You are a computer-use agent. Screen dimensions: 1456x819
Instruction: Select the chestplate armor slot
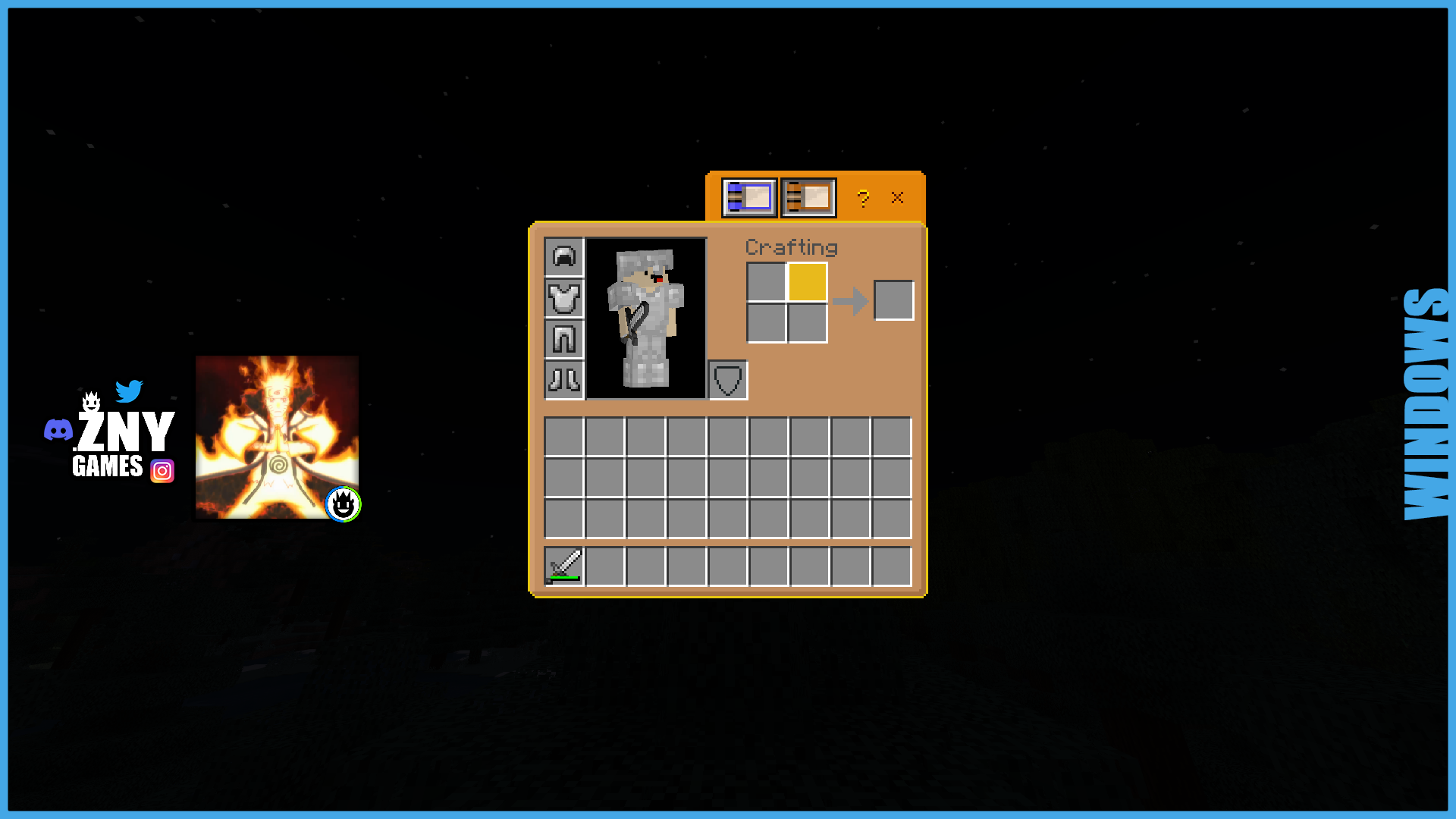[564, 299]
